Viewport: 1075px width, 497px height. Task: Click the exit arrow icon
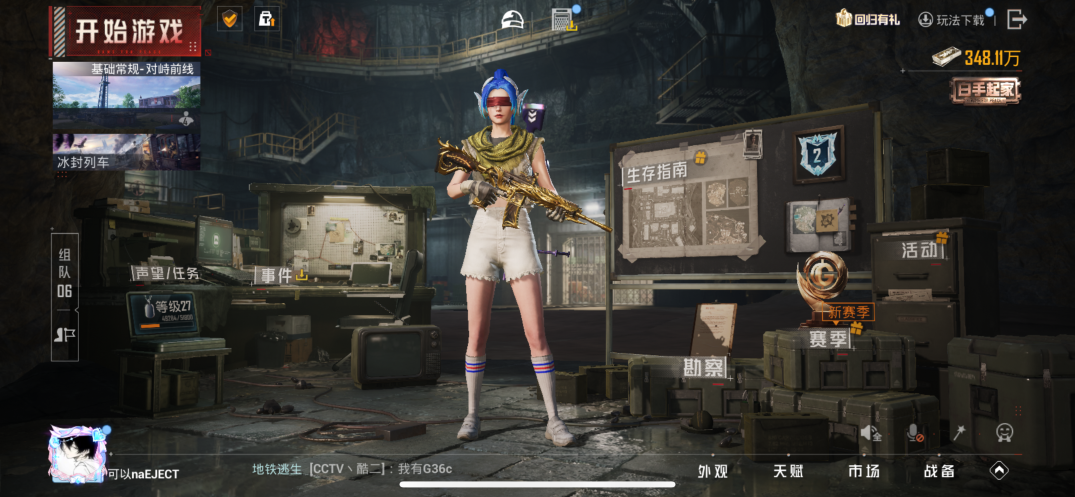pyautogui.click(x=1017, y=19)
